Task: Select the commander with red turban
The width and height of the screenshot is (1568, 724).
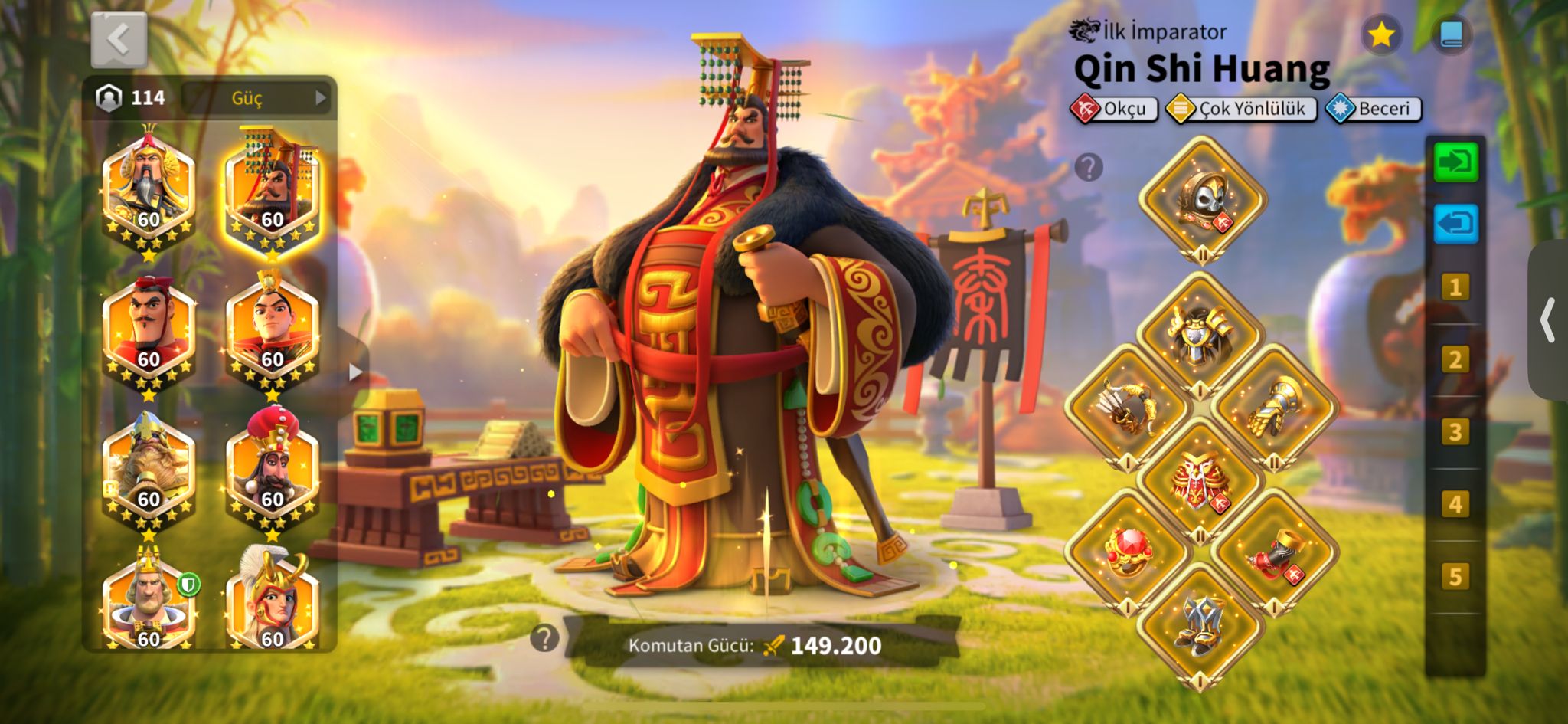Action: 272,469
